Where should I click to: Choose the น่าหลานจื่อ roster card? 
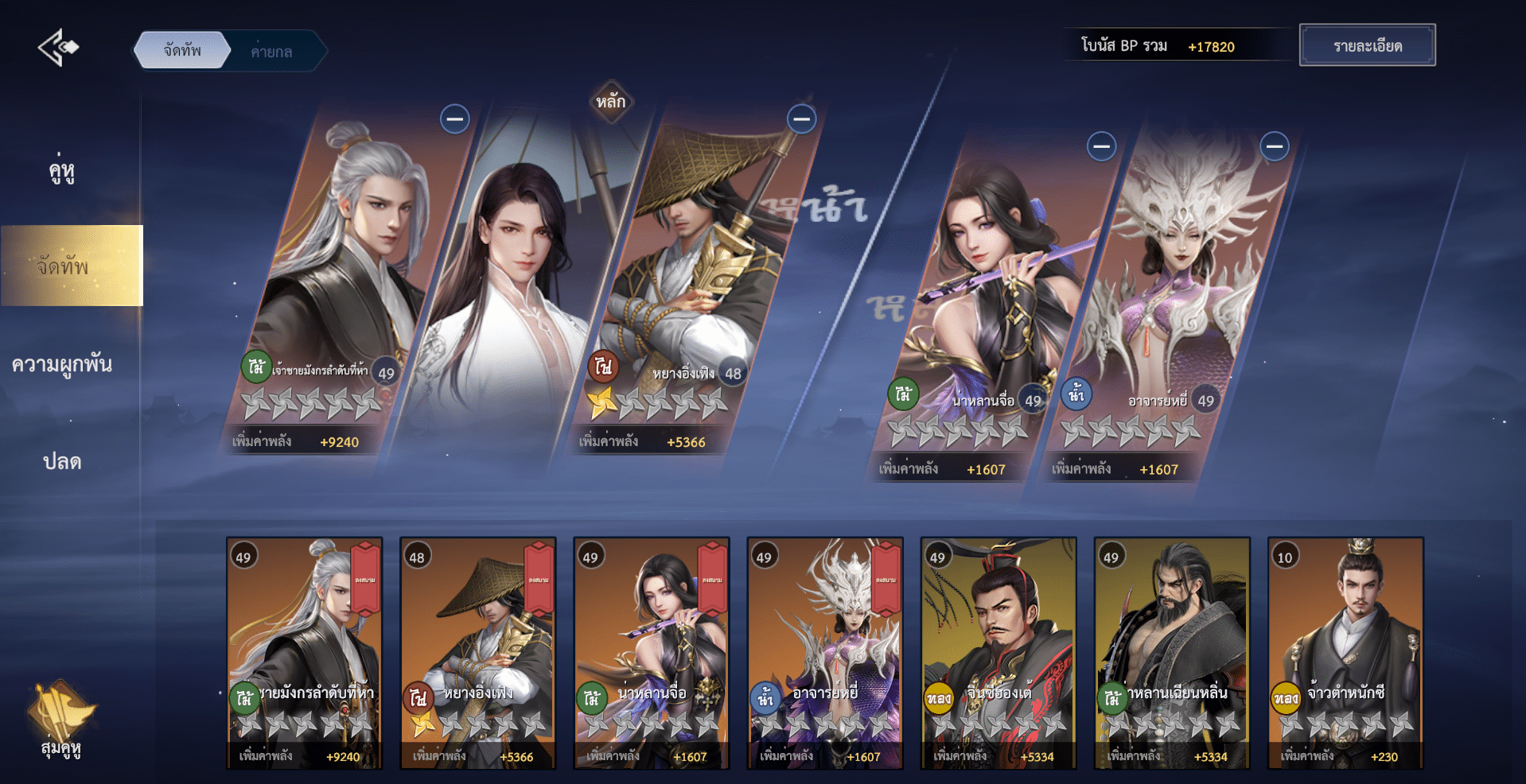pyautogui.click(x=652, y=653)
